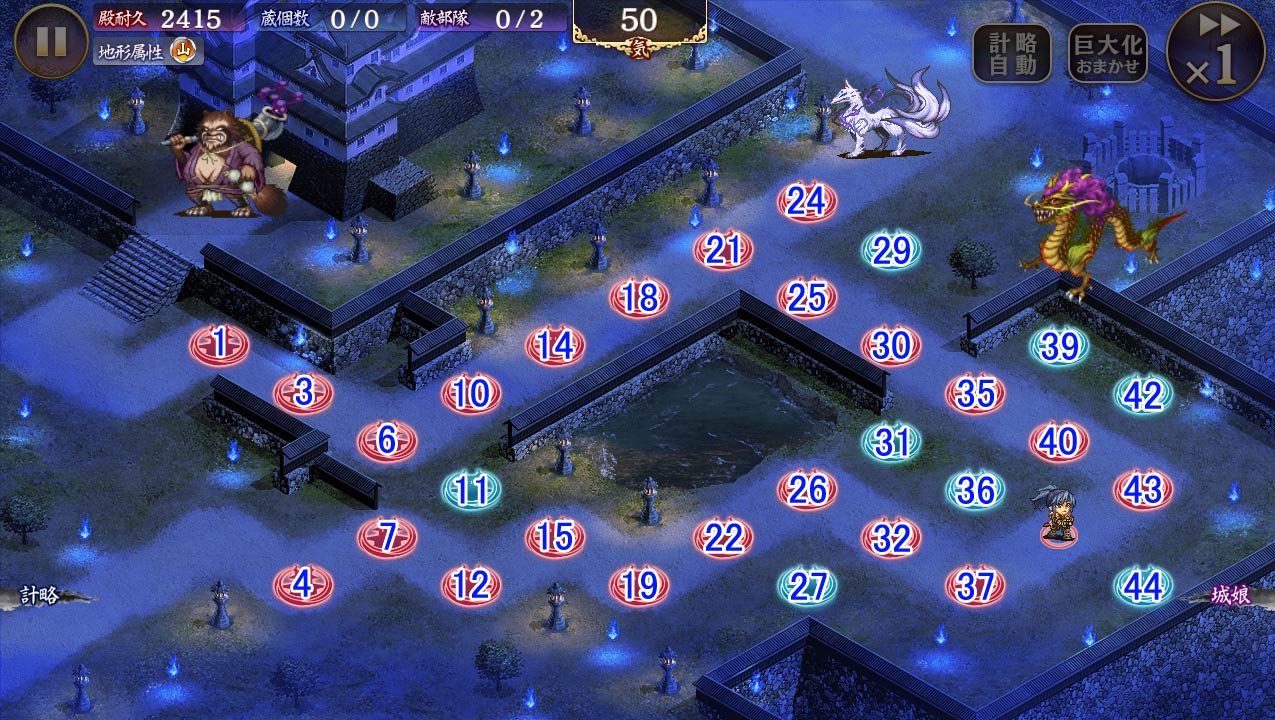Choose deployment tile number 11
This screenshot has width=1275, height=720.
pyautogui.click(x=471, y=490)
